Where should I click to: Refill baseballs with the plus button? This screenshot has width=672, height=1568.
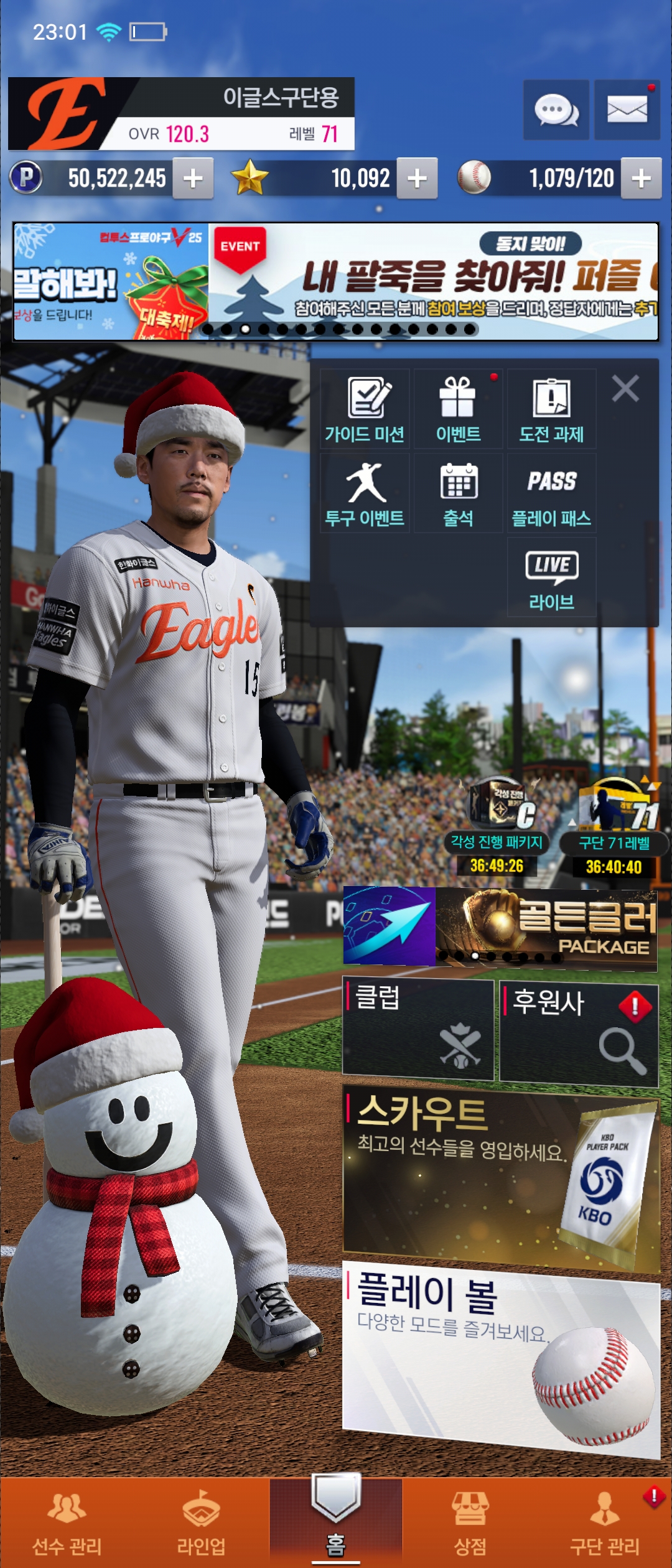641,179
